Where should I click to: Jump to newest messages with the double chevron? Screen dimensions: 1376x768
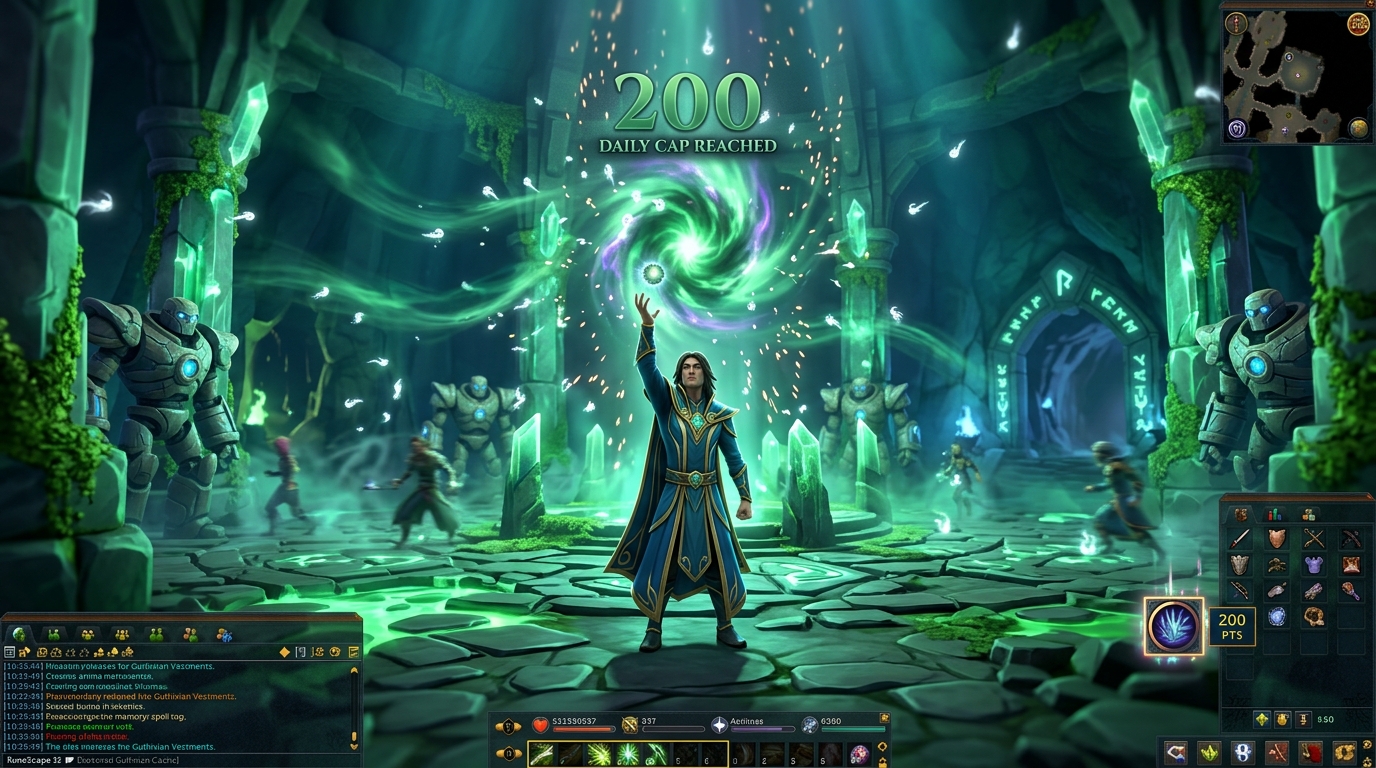coord(354,747)
